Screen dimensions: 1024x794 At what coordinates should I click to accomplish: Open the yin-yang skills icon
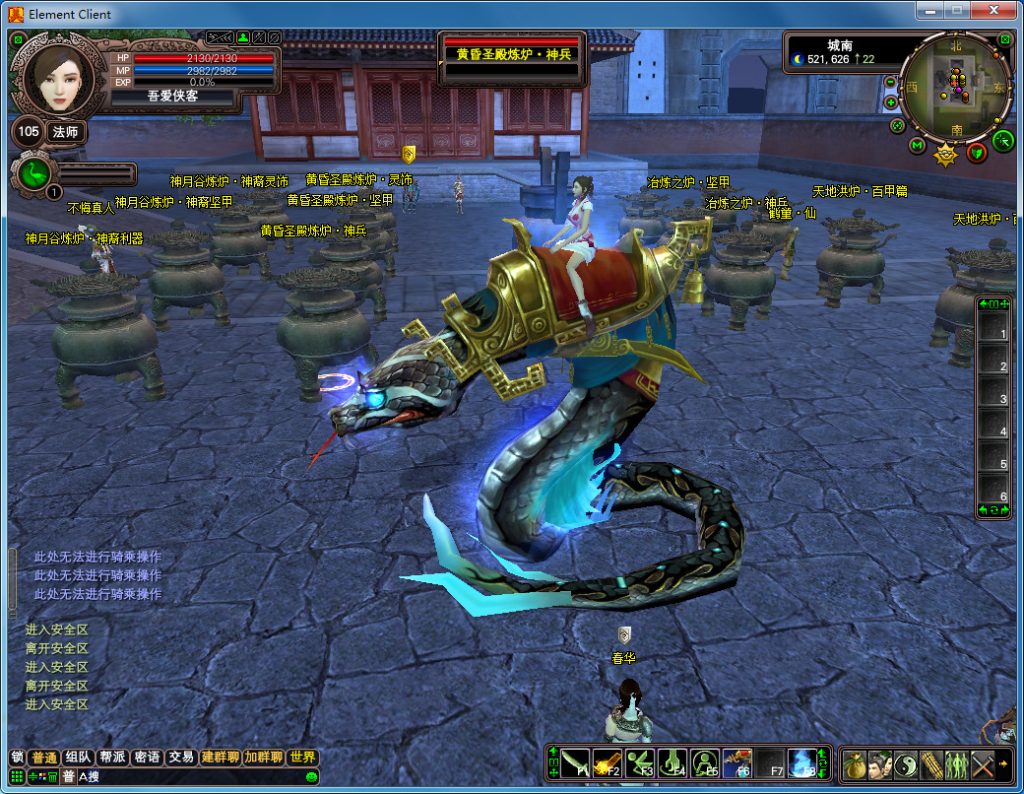tap(906, 764)
